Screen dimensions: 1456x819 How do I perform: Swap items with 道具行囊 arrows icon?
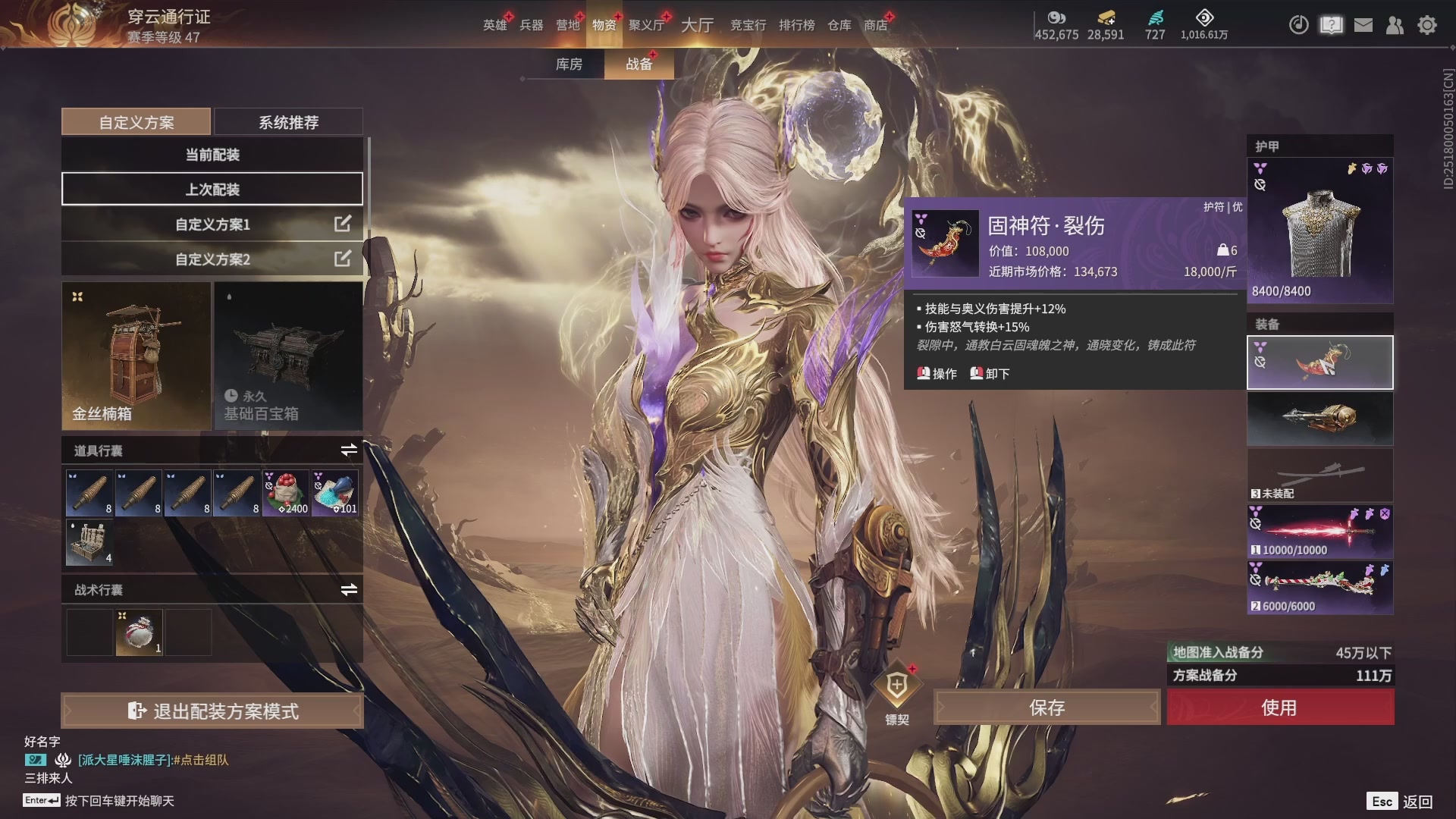[349, 450]
